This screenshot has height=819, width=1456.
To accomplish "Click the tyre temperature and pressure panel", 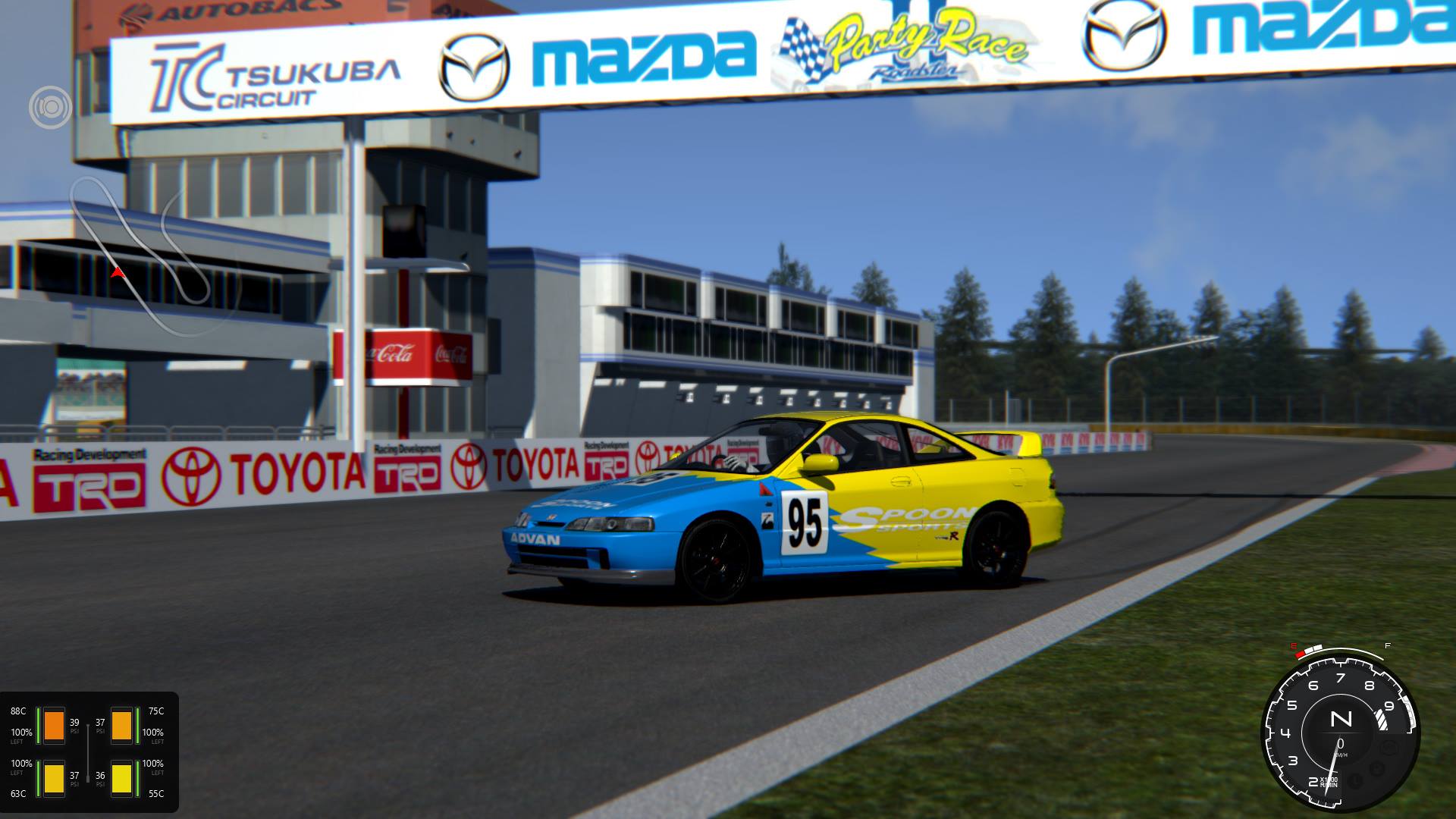I will click(x=89, y=752).
